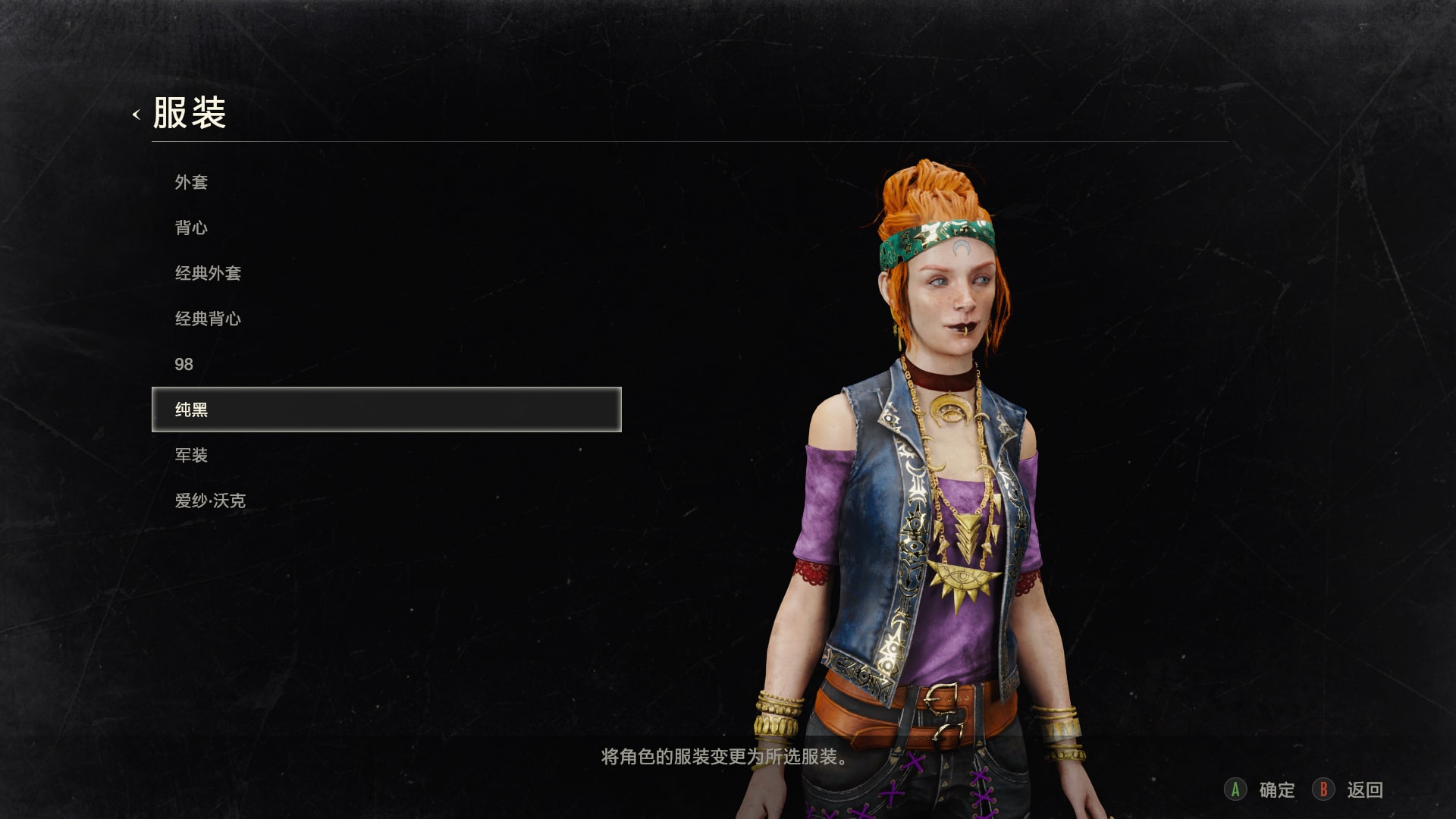Switch to the 军装 outfit

tap(191, 455)
